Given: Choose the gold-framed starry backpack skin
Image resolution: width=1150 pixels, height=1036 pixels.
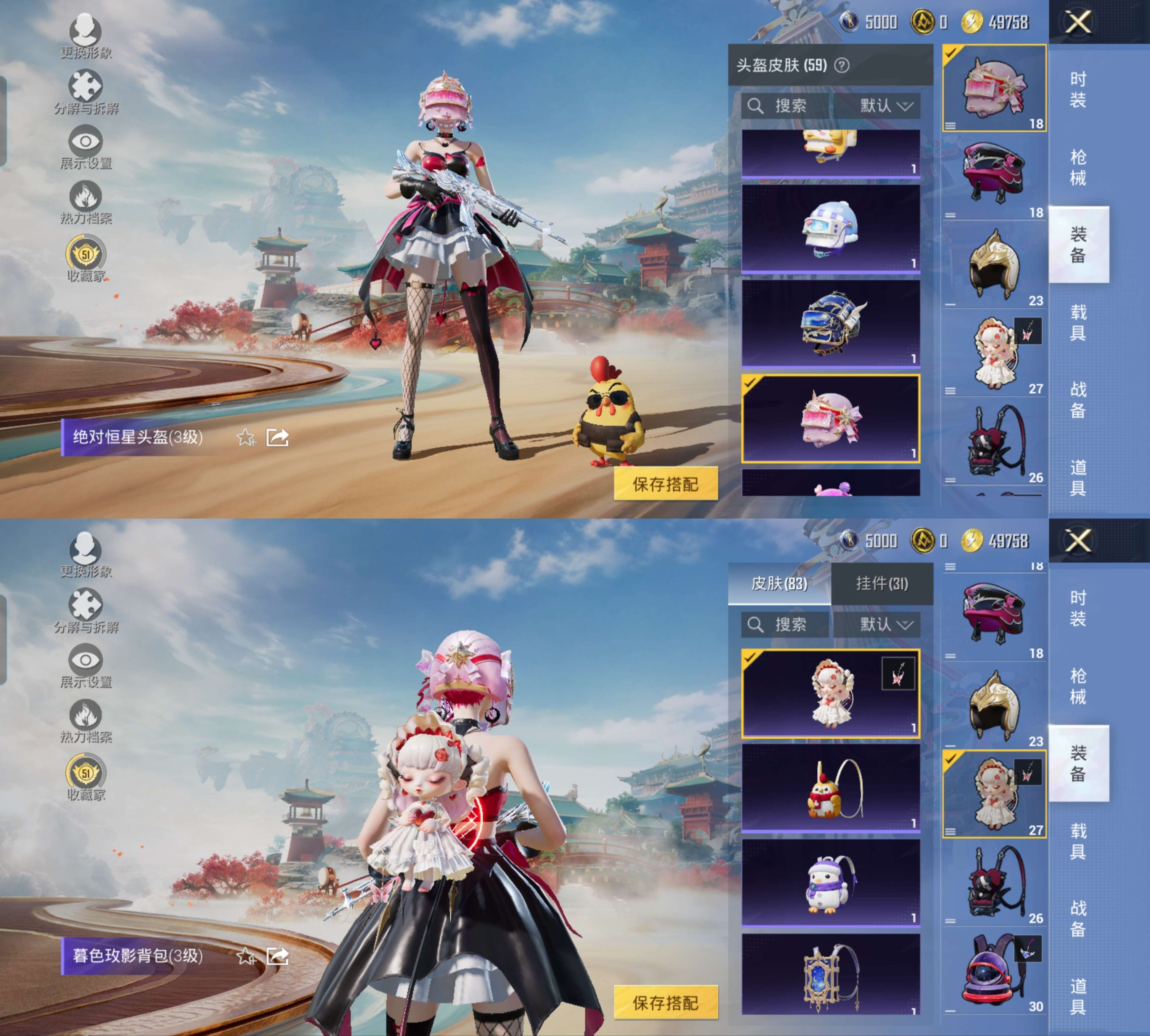Looking at the screenshot, I should pyautogui.click(x=830, y=974).
